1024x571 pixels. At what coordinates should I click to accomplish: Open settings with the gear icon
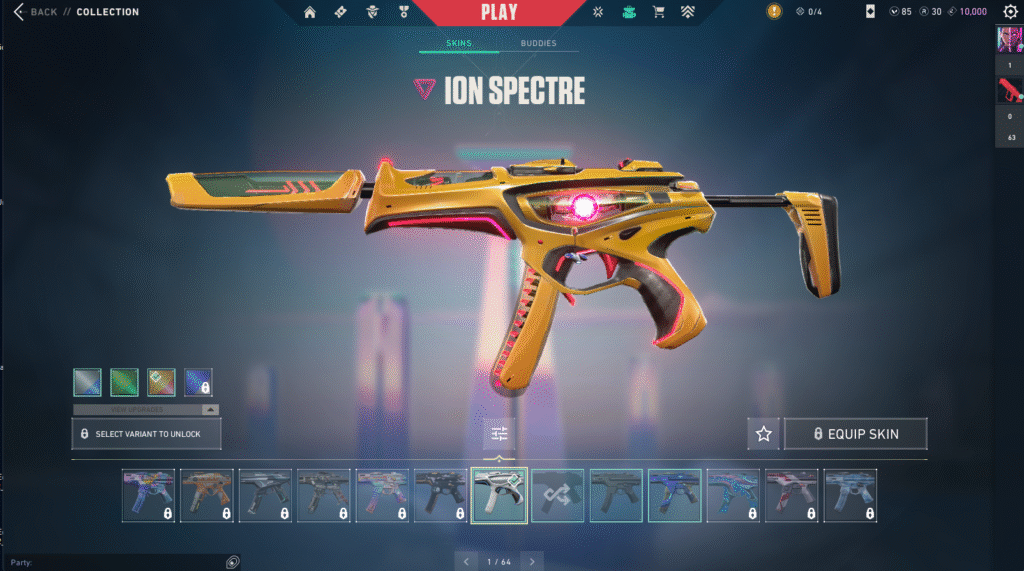[1010, 12]
